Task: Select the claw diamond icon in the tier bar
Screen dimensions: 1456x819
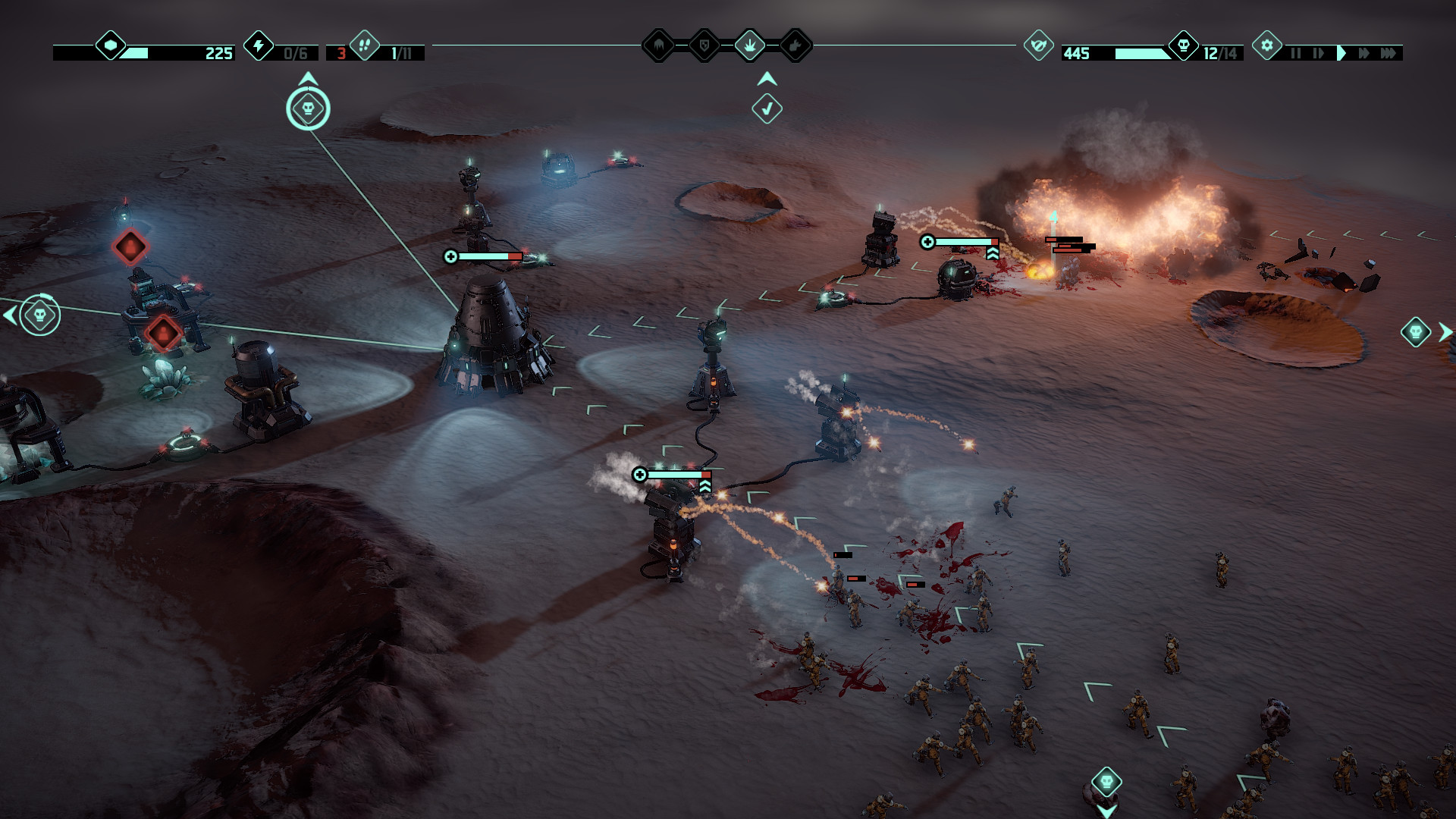Action: coord(795,45)
